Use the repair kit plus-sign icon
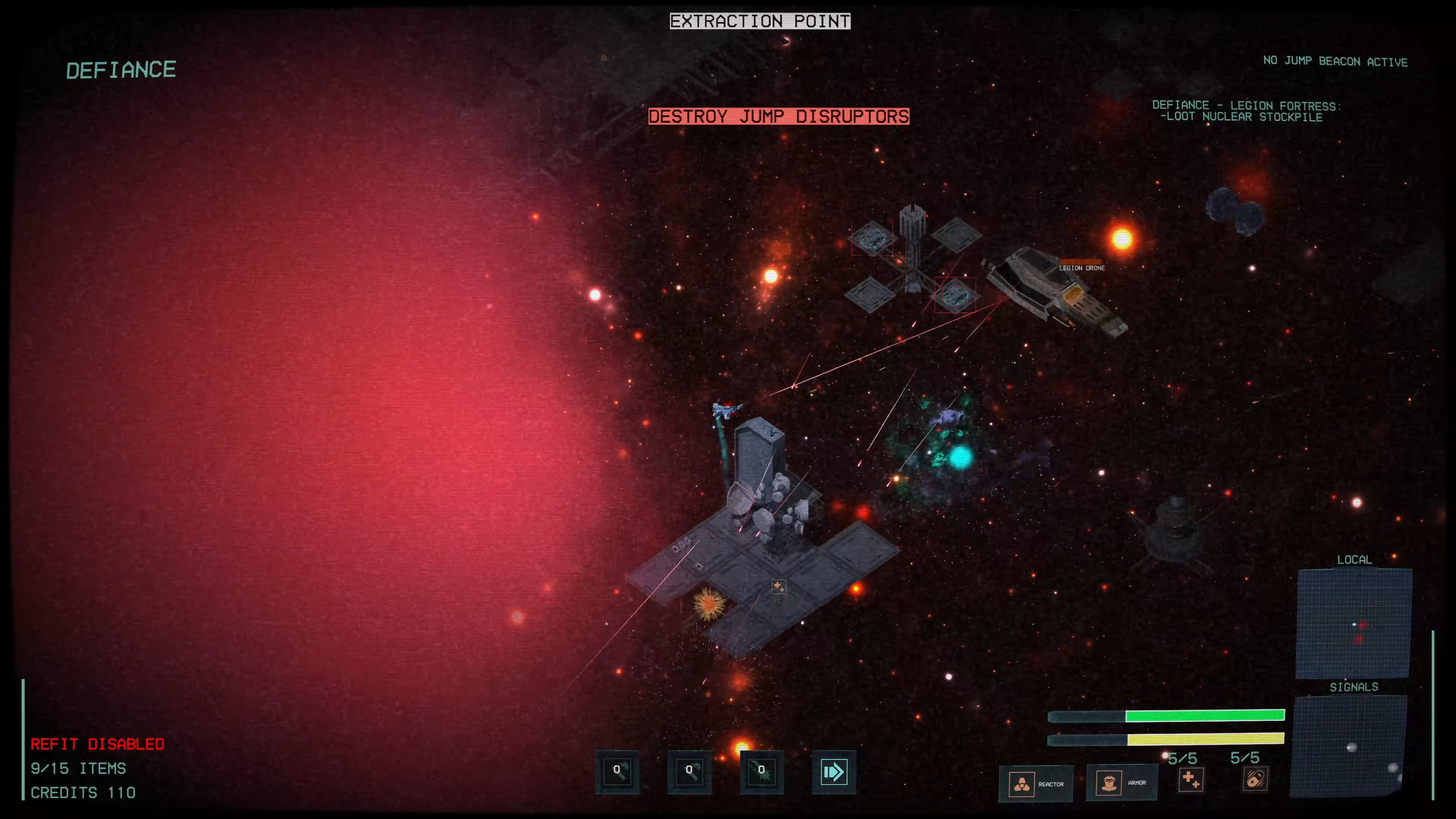This screenshot has width=1456, height=819. tap(1190, 780)
